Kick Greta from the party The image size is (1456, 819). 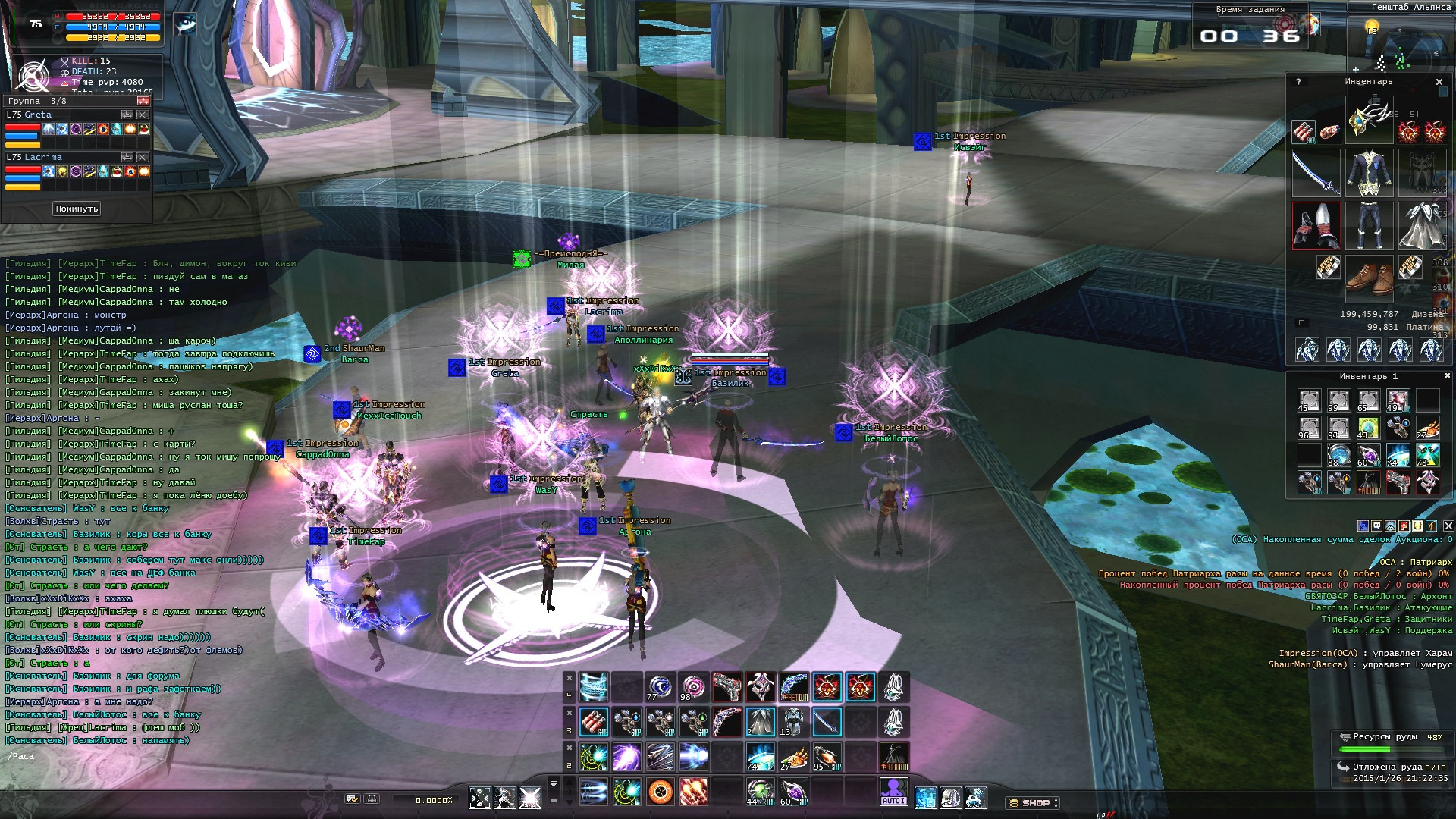143,115
